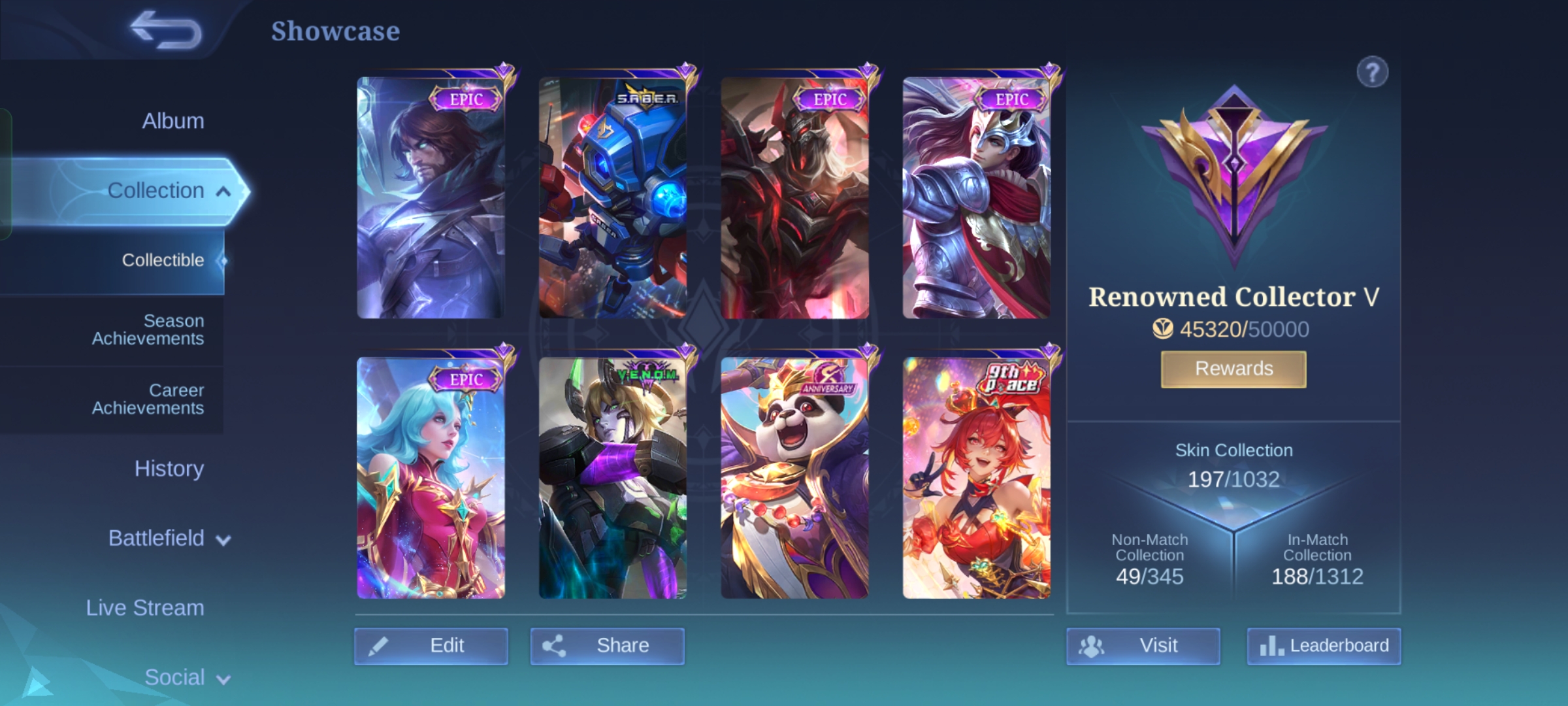Select the S.A.B.E.R. robot skin card
1568x706 pixels.
pyautogui.click(x=613, y=198)
